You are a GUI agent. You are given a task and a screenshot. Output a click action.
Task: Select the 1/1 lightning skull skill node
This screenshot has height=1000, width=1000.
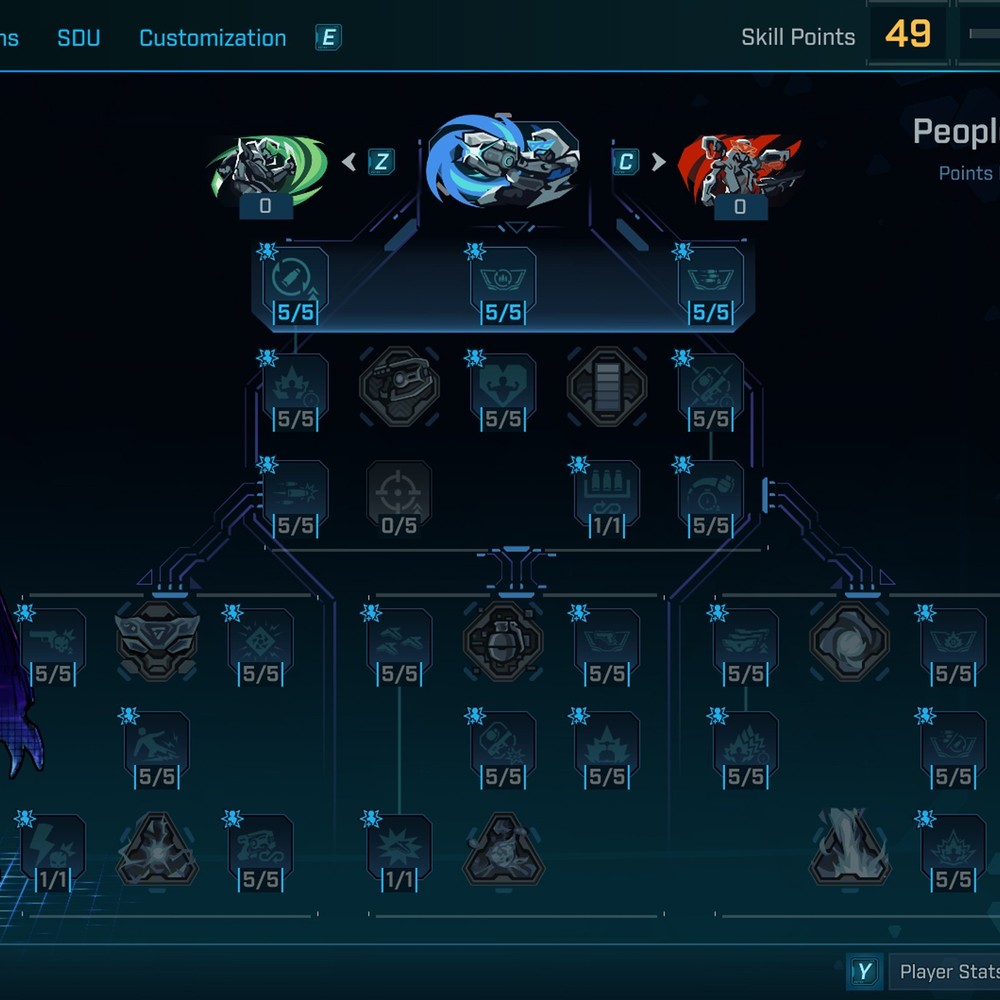pyautogui.click(x=53, y=852)
